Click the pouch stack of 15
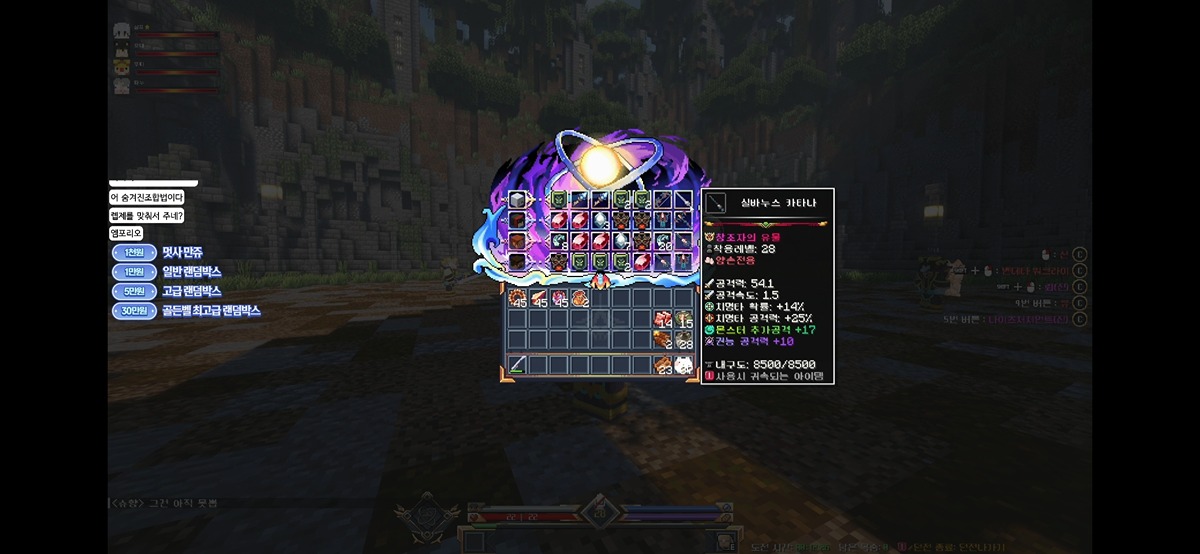Image resolution: width=1200 pixels, height=554 pixels. (684, 319)
